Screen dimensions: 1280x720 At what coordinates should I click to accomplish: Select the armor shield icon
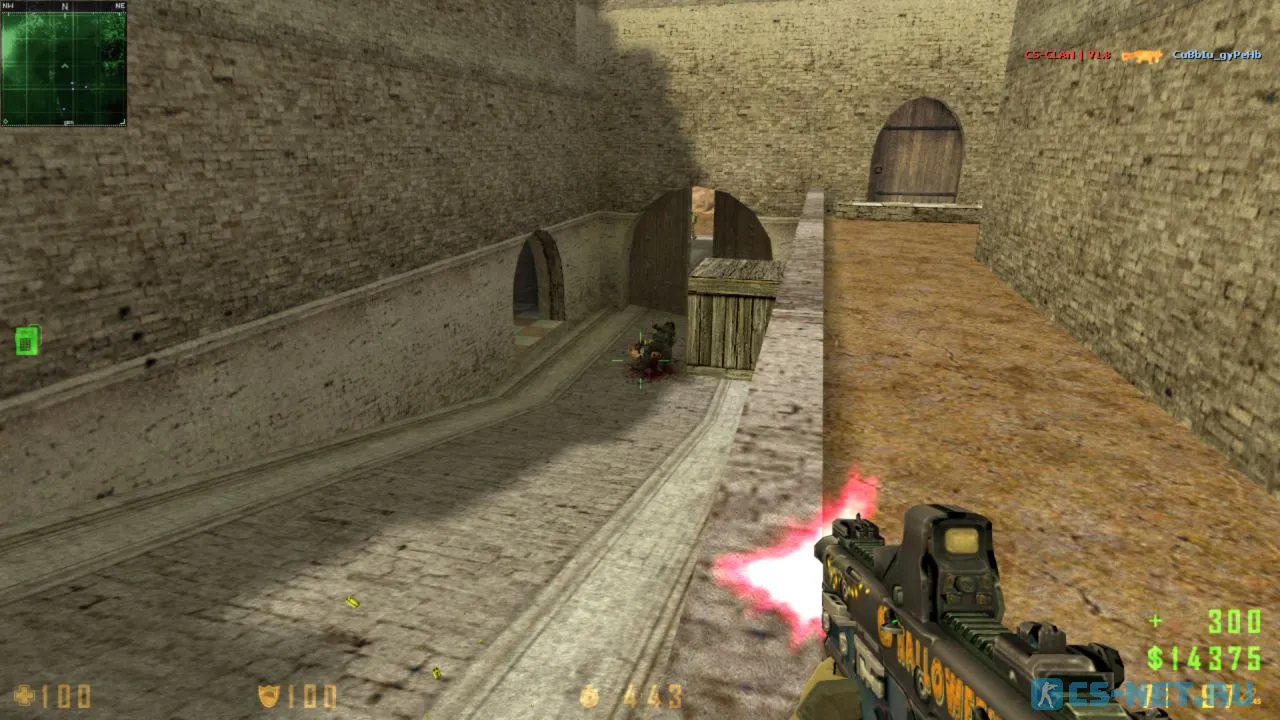269,695
